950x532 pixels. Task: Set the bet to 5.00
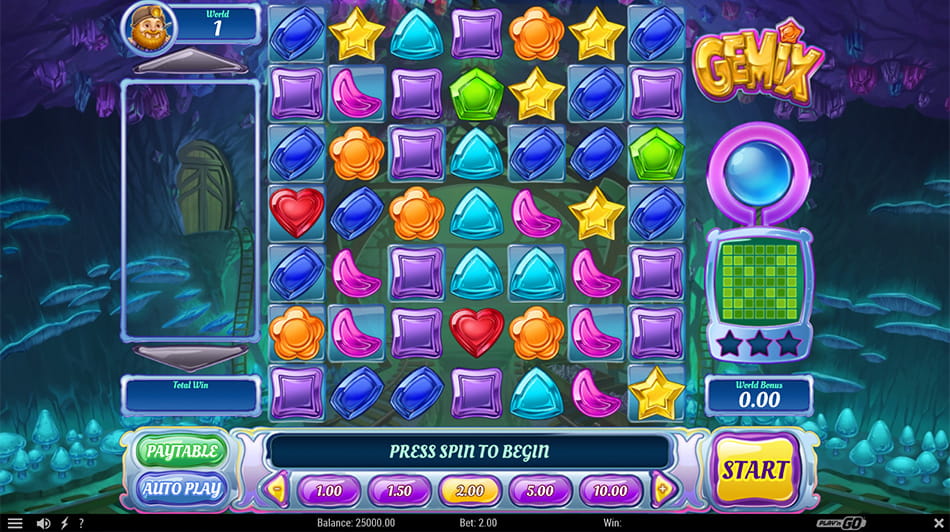click(x=539, y=491)
